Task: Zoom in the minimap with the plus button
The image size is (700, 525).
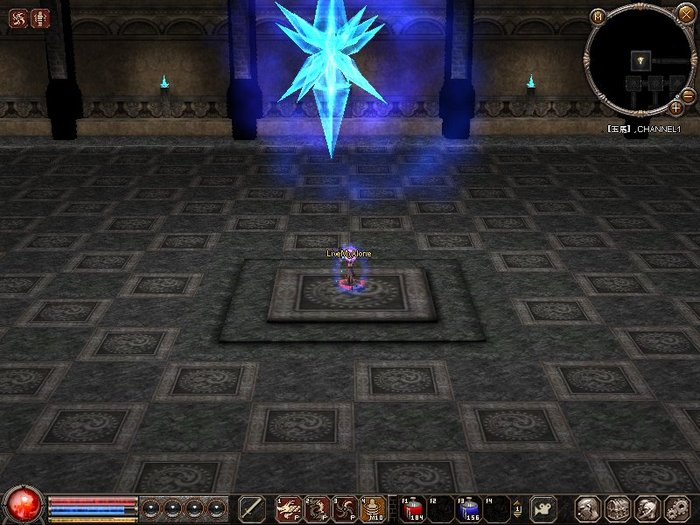Action: [x=676, y=106]
